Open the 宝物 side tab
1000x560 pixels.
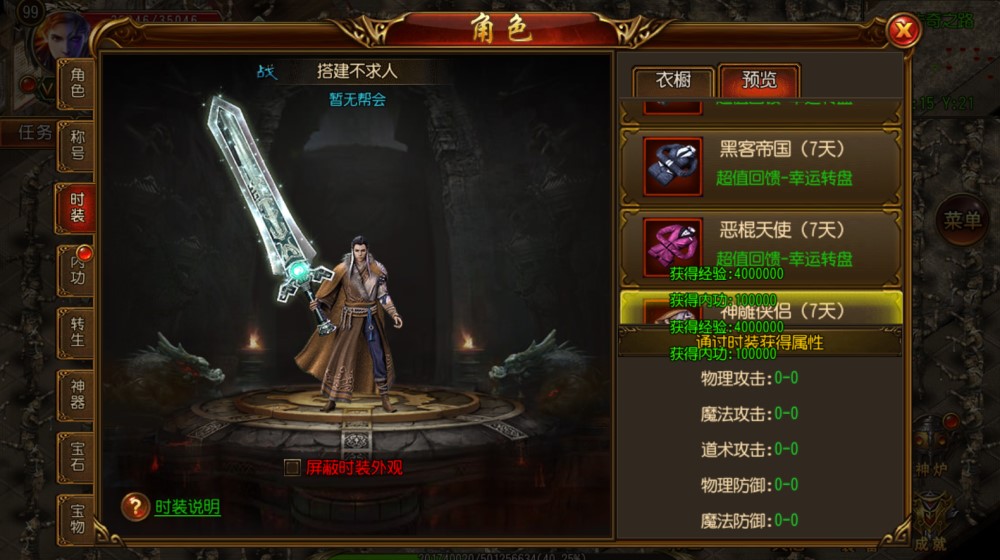[77, 518]
